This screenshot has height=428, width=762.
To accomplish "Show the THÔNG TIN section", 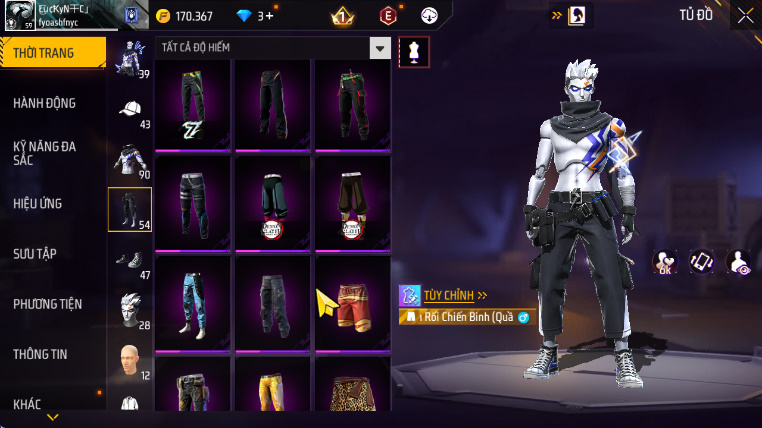I will point(41,354).
